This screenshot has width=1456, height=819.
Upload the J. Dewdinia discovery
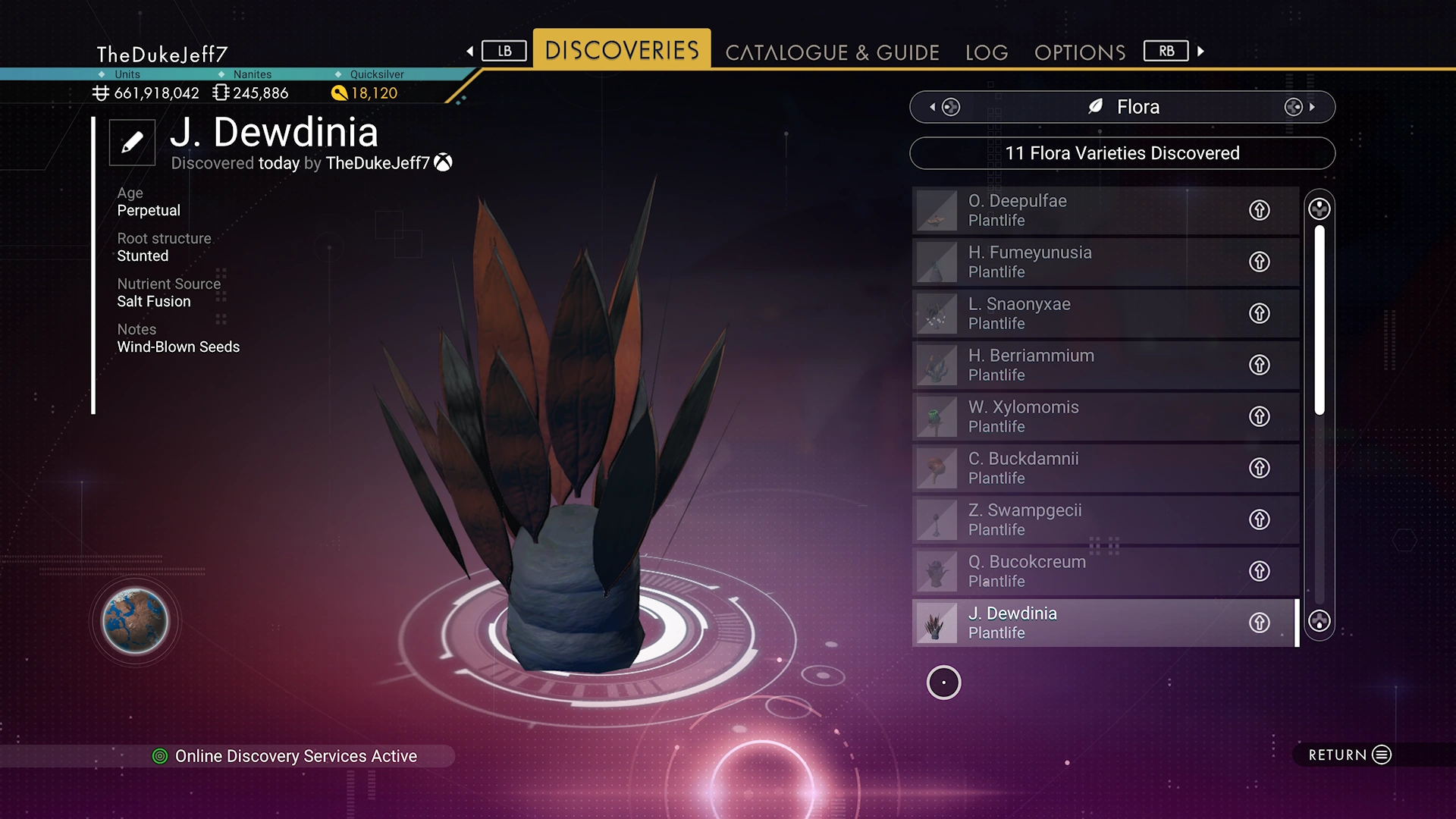click(x=1260, y=623)
